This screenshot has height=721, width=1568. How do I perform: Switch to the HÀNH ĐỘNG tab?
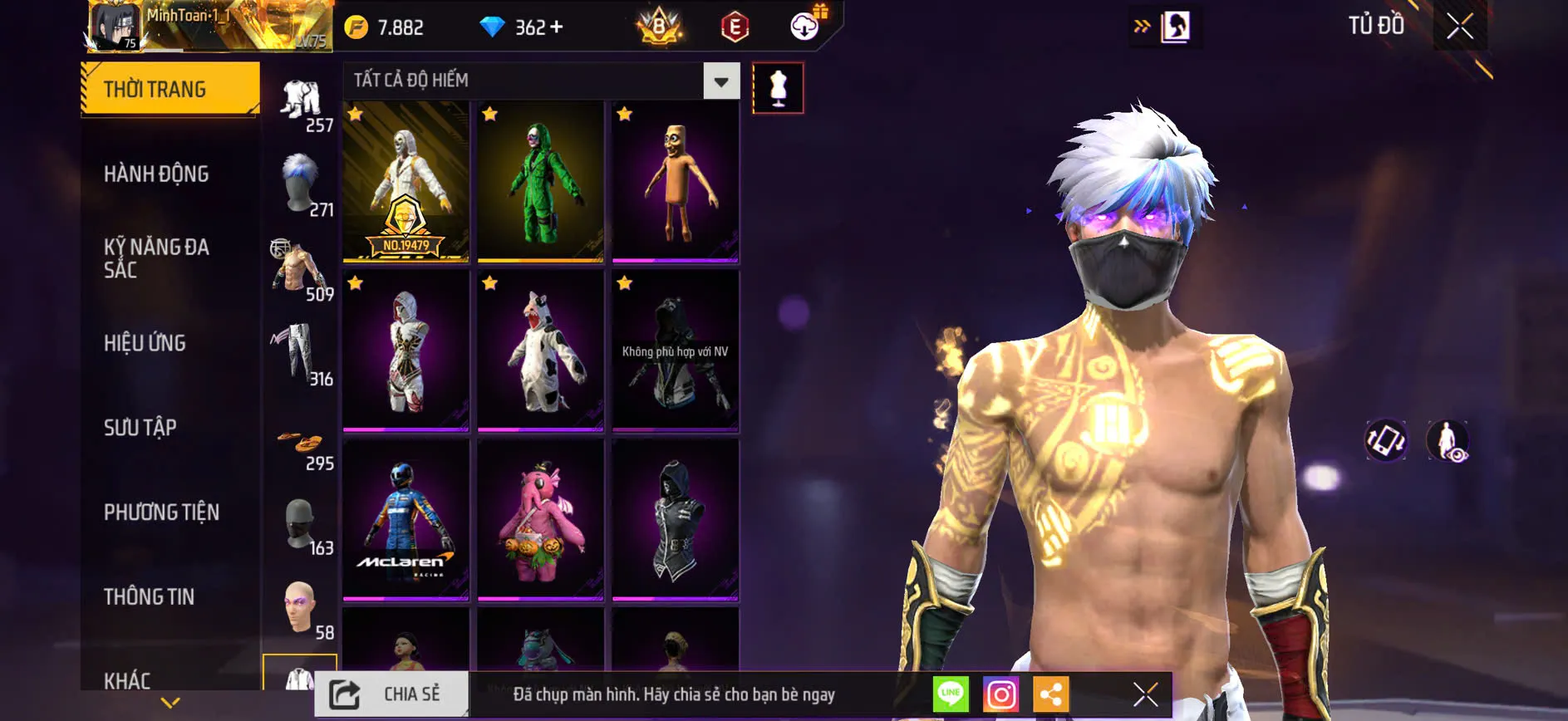156,174
